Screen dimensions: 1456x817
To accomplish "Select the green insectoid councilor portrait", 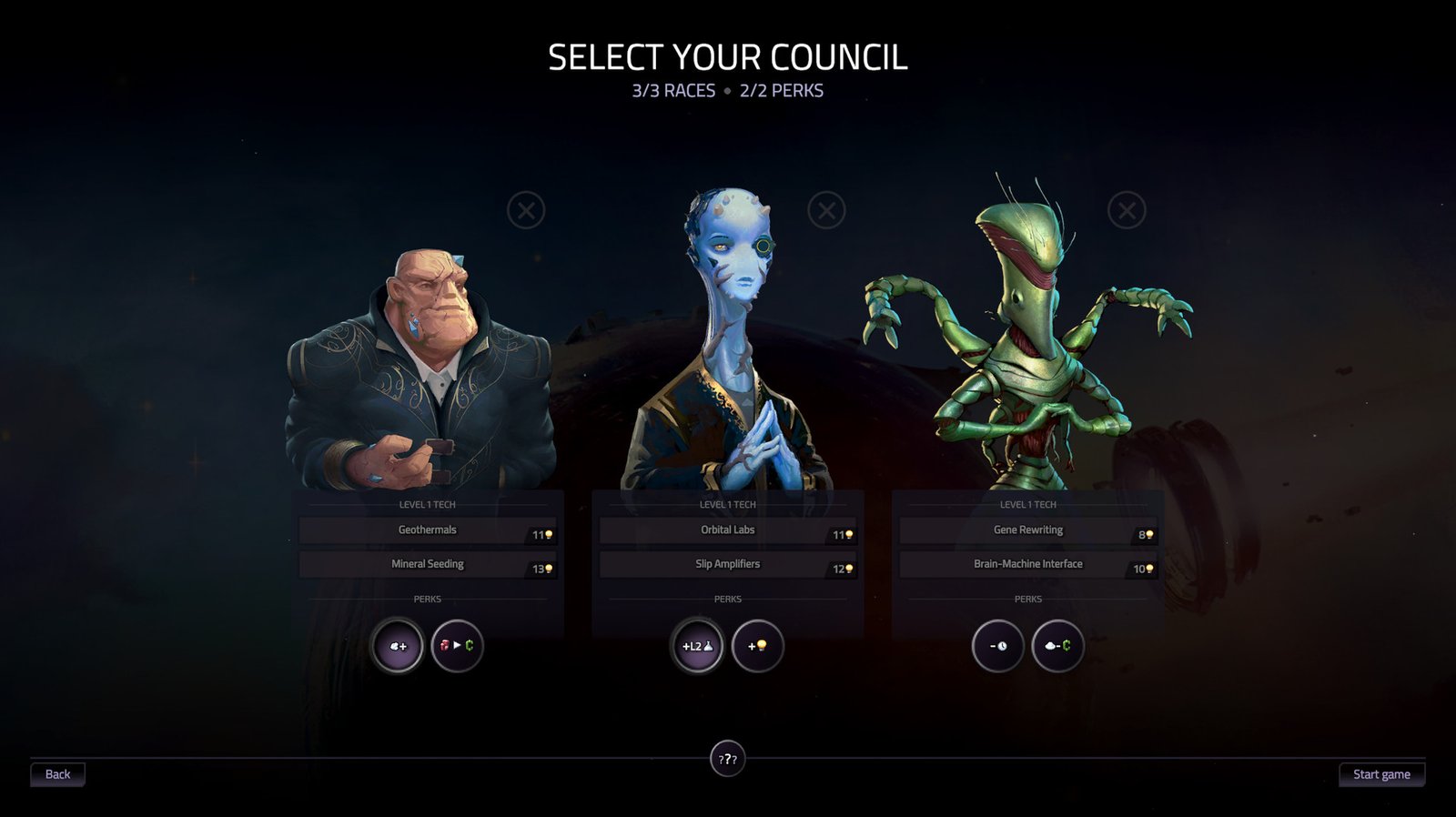I will (1028, 346).
